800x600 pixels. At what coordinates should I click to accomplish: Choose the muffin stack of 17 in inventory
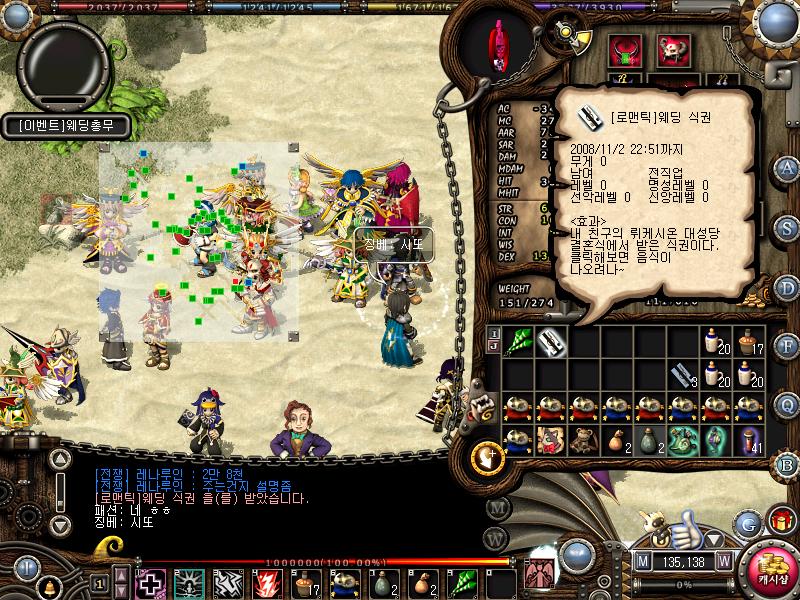click(747, 343)
